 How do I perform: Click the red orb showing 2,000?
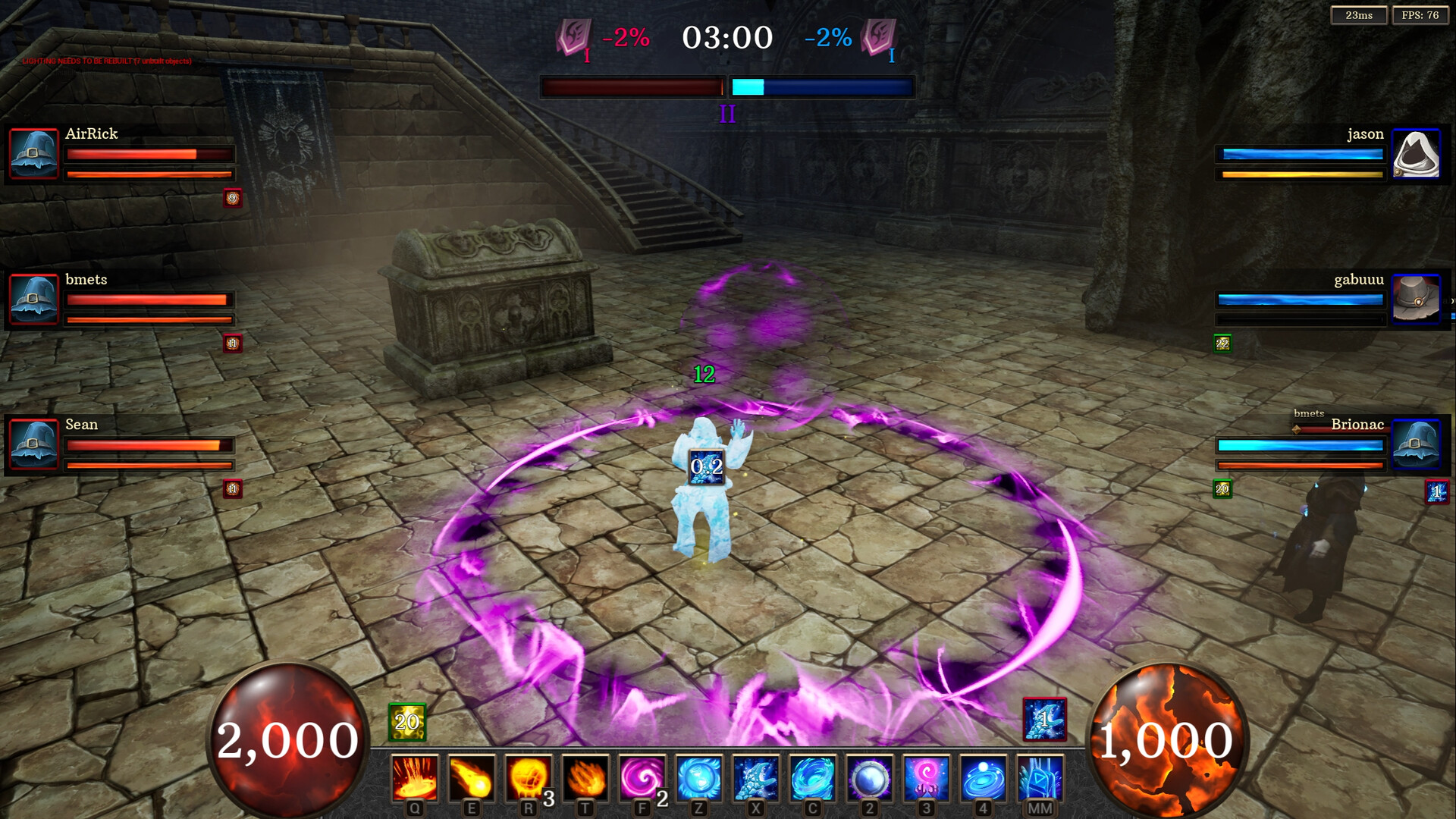(x=287, y=734)
